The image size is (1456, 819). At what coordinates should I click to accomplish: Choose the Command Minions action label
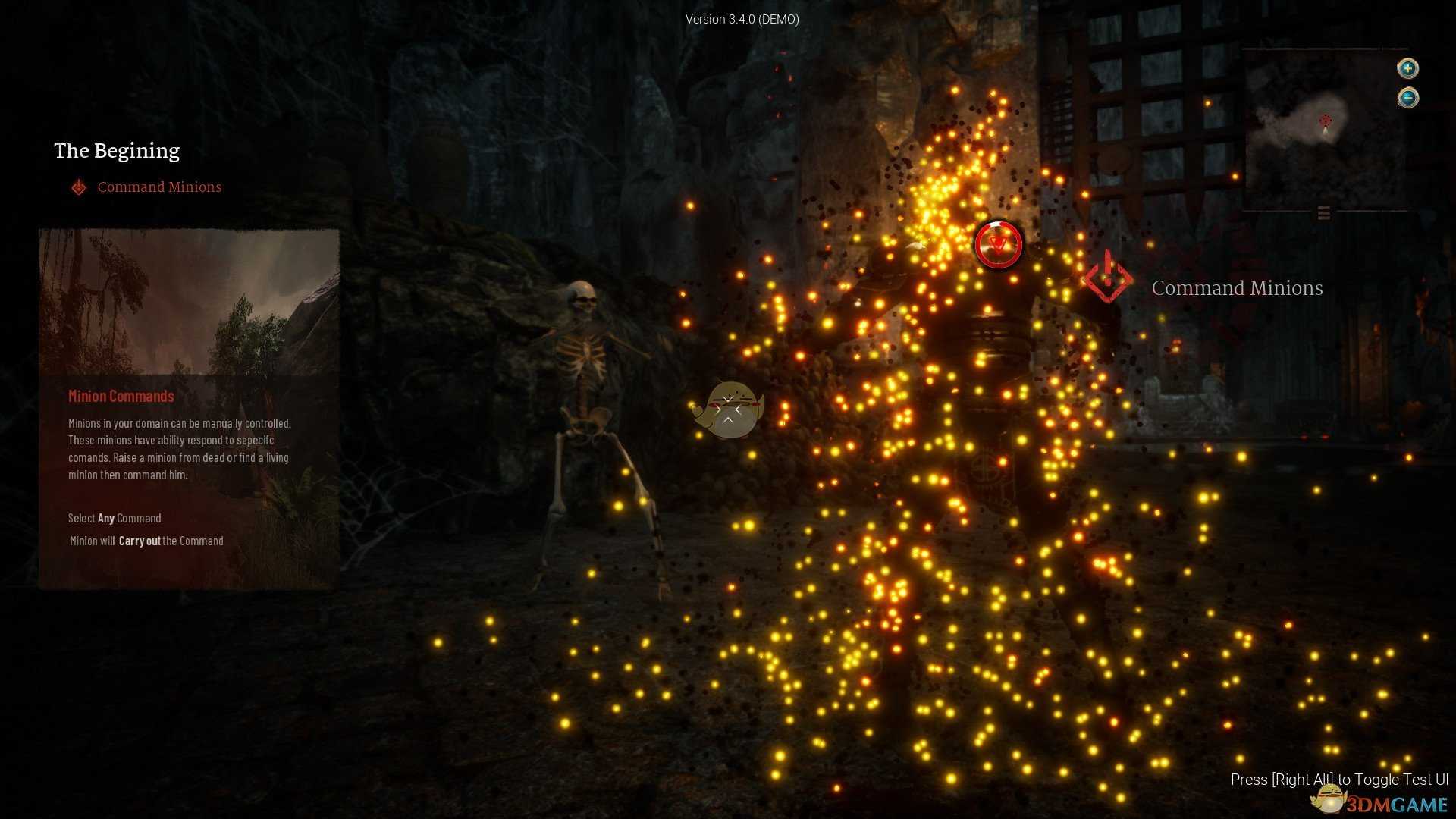(1236, 288)
